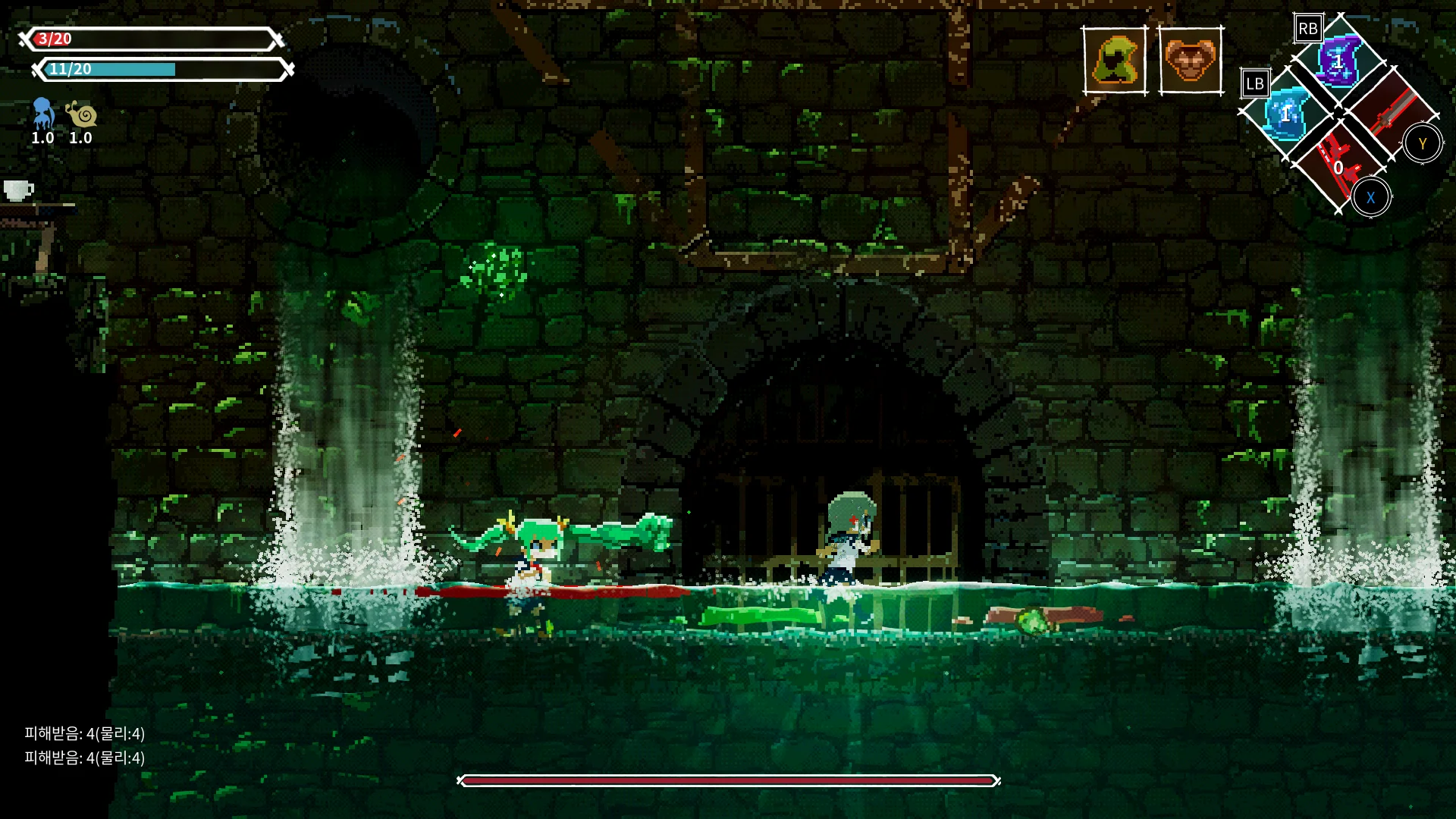Viewport: 1456px width, 819px height.
Task: Click the coffee cup icon on the left edge
Action: coord(17,192)
